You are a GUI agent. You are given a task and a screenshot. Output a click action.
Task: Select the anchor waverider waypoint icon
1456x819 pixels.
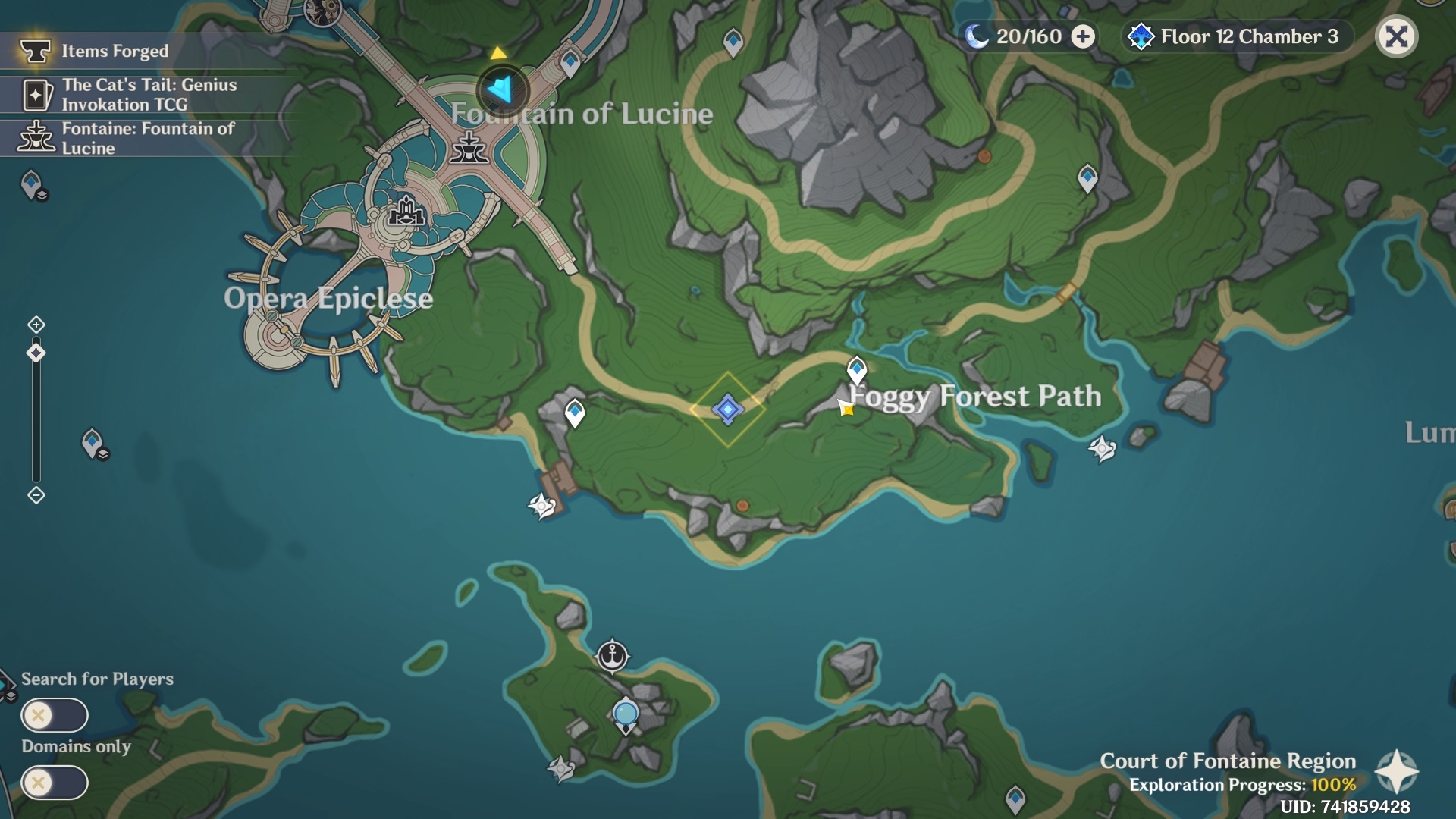coord(612,655)
